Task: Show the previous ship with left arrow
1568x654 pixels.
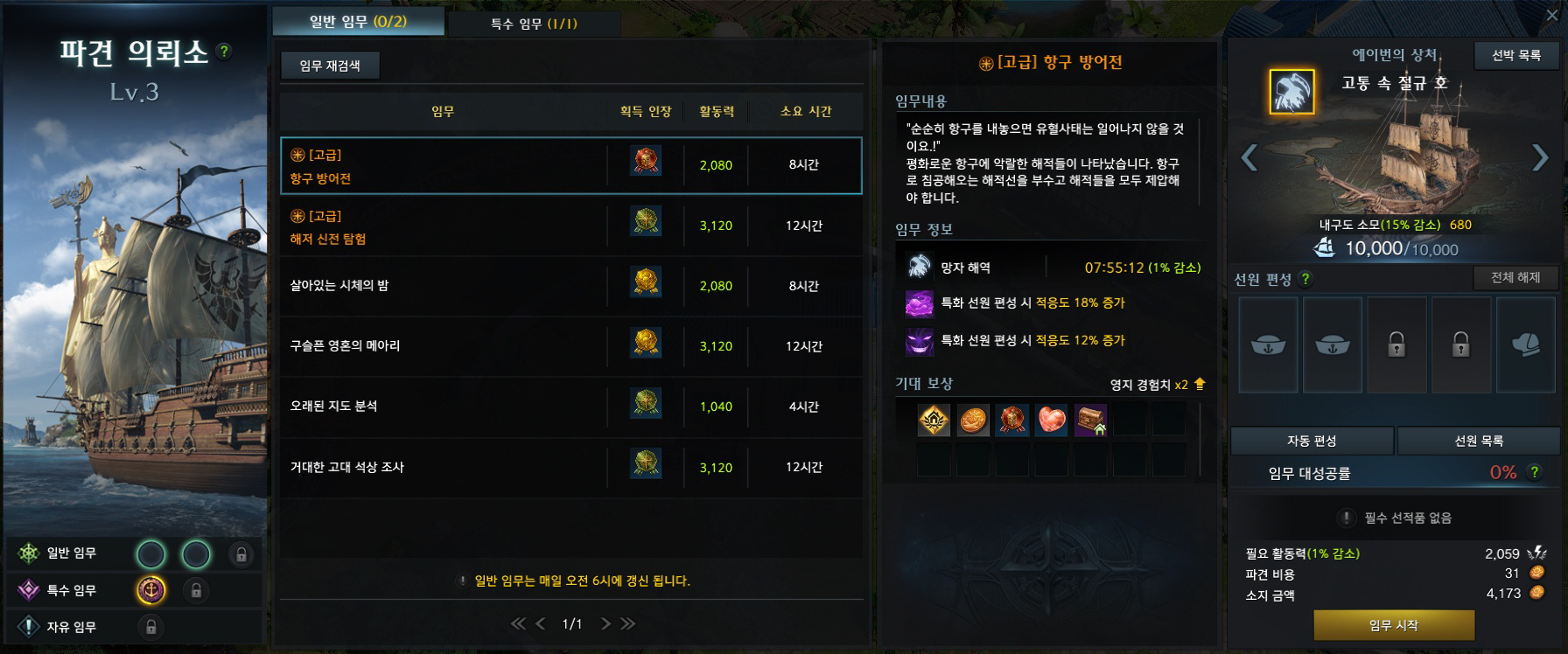Action: coord(1249,158)
